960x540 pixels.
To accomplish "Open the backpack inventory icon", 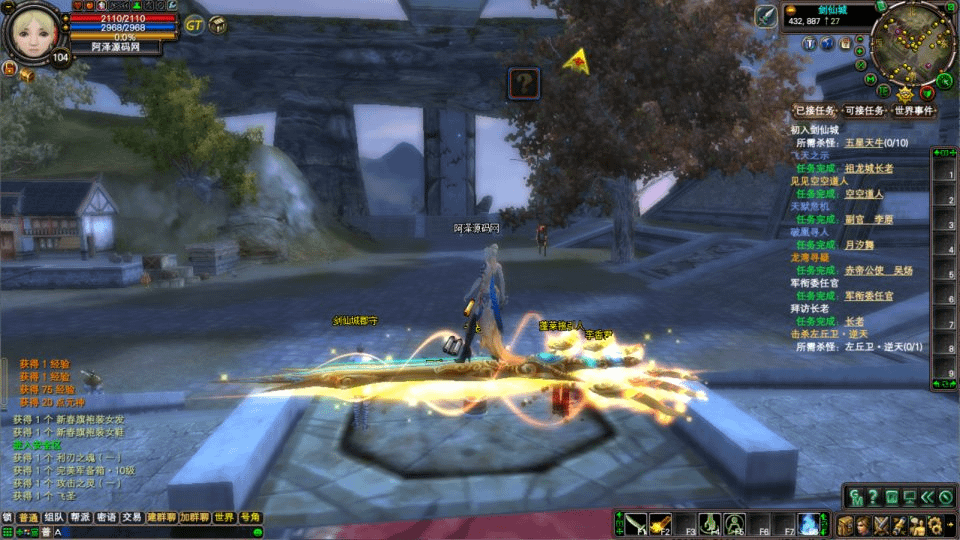I will (846, 524).
